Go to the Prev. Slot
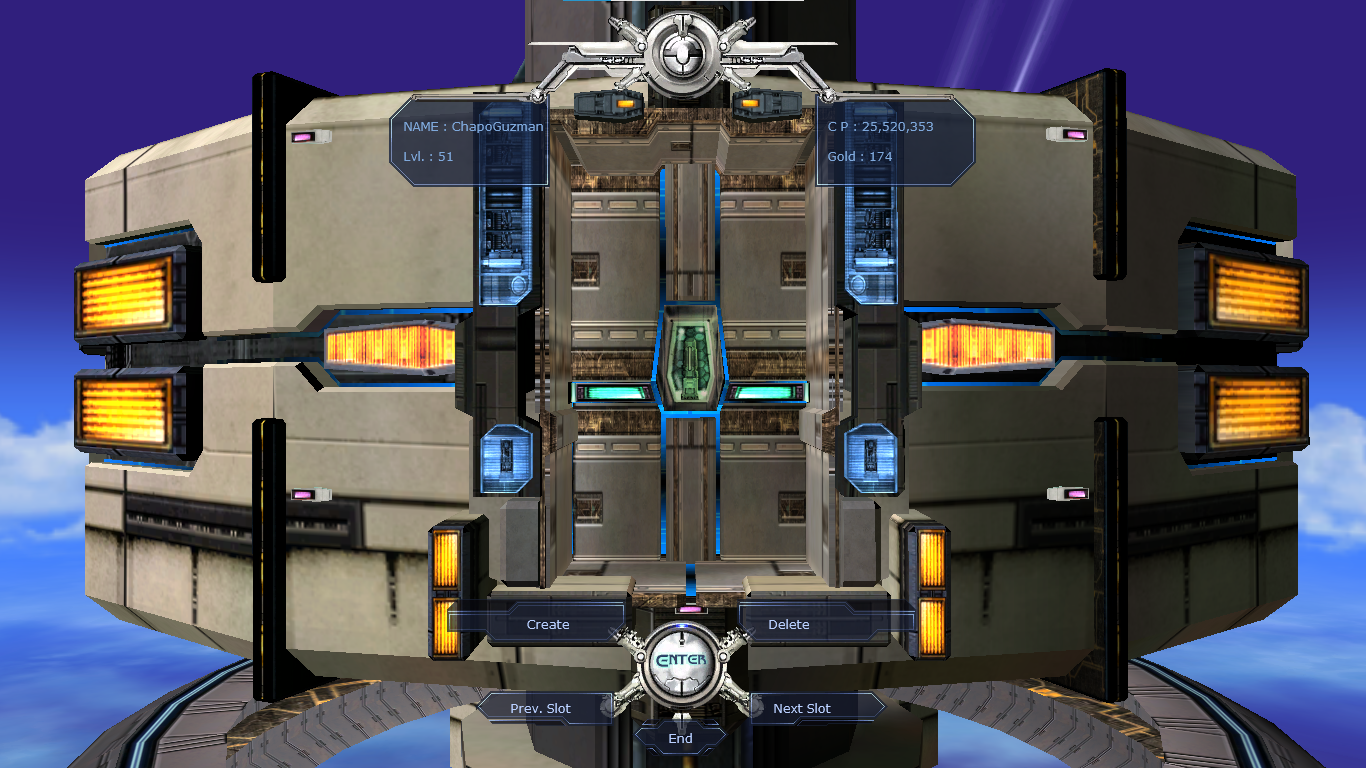This screenshot has width=1366, height=768. pyautogui.click(x=541, y=708)
